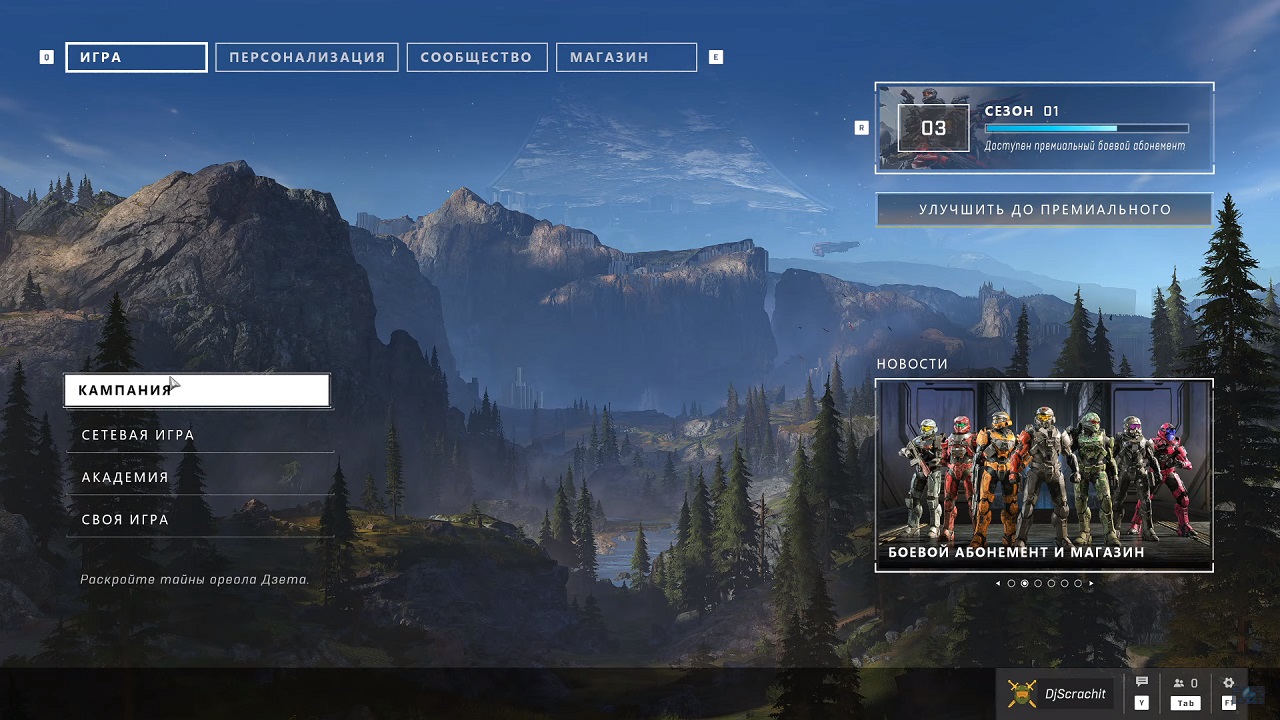
Task: Open the chat speech bubble icon
Action: tap(1142, 683)
